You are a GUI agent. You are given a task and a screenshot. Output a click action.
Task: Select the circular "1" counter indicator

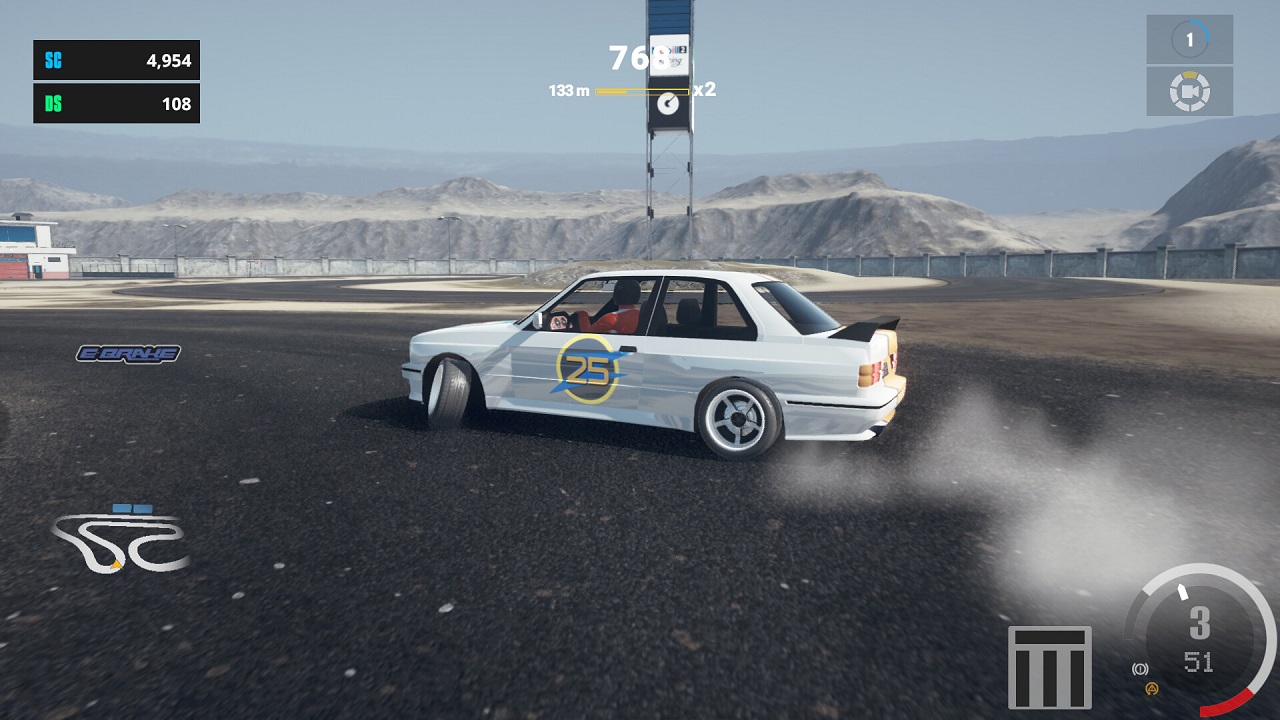1189,38
